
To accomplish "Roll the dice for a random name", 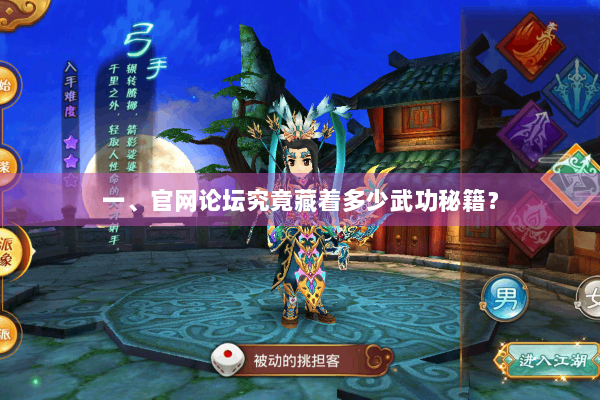I will 225,359.
